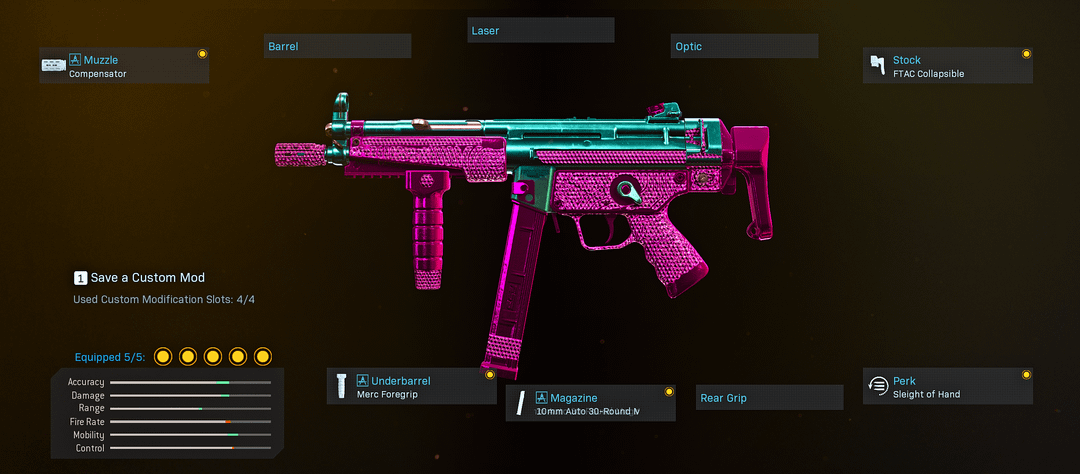Click Save a Custom Mod

click(x=140, y=277)
